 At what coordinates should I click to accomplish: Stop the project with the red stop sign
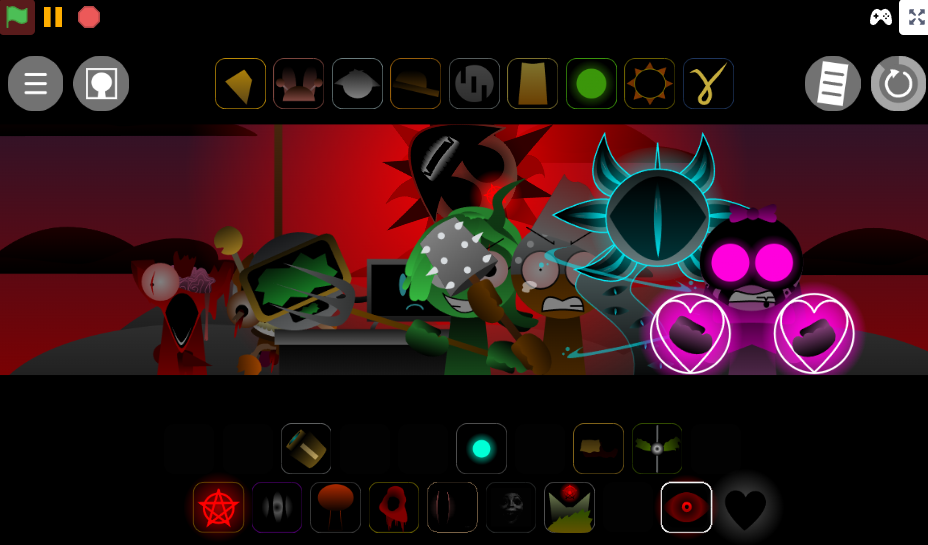click(89, 16)
